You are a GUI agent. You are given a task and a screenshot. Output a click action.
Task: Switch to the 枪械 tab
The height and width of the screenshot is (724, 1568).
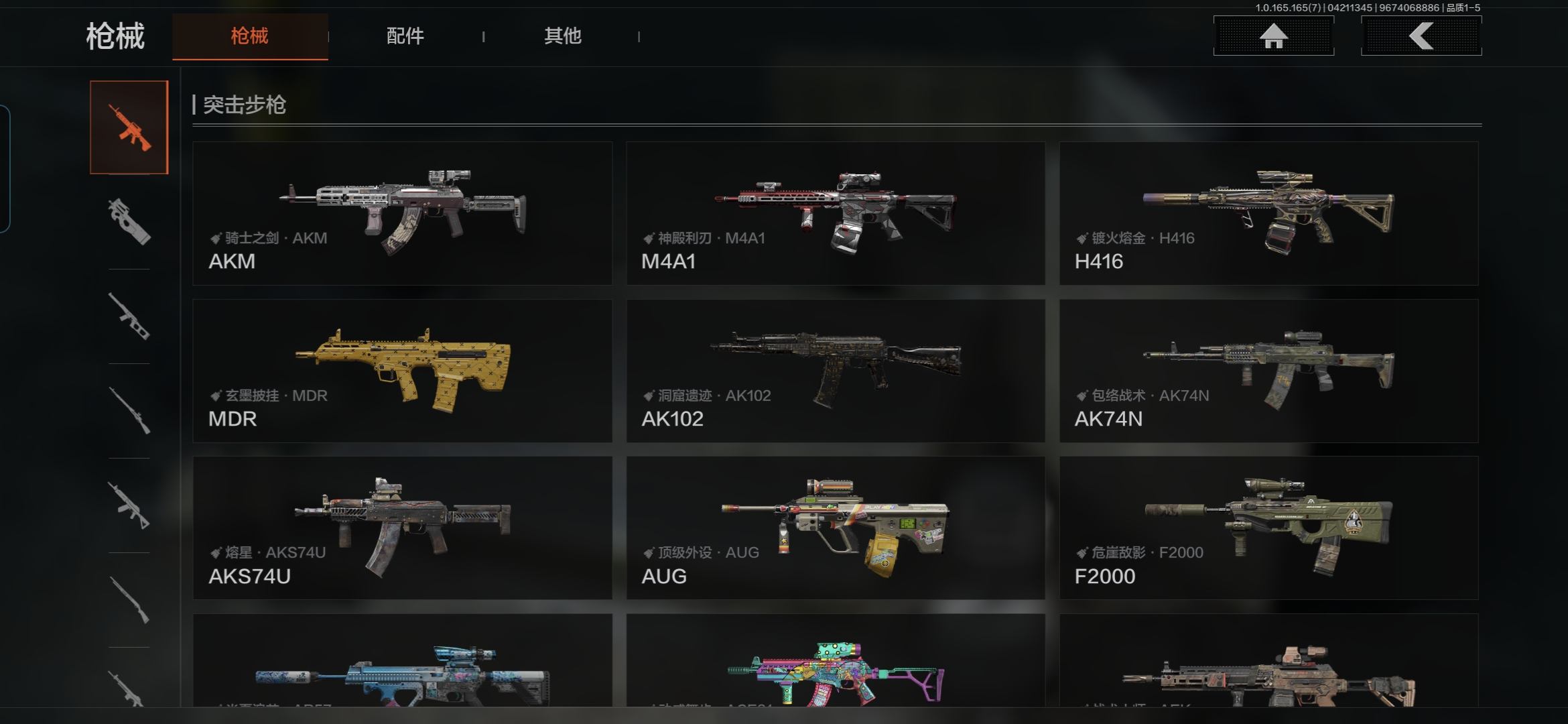[250, 36]
